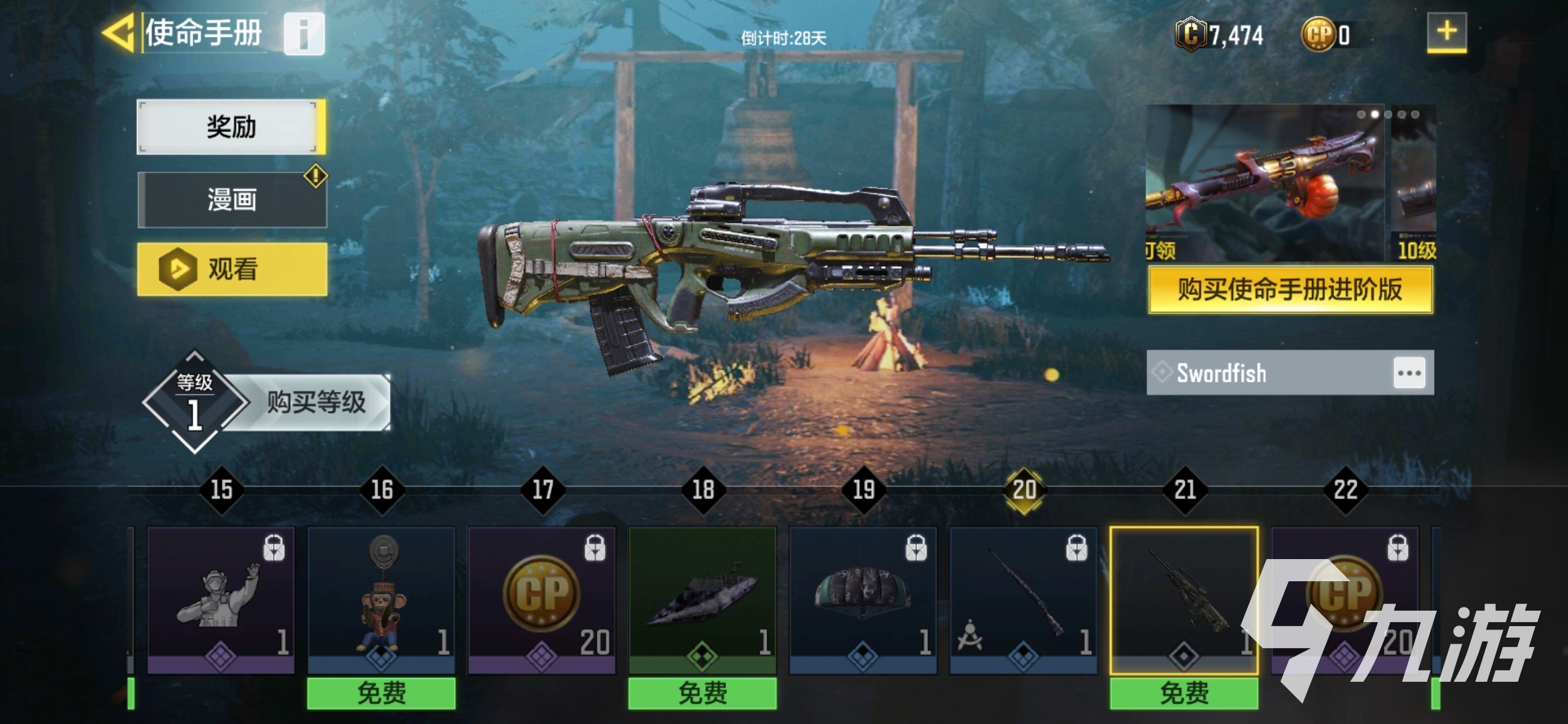Open the Swordfish three-dots options

tap(1409, 373)
